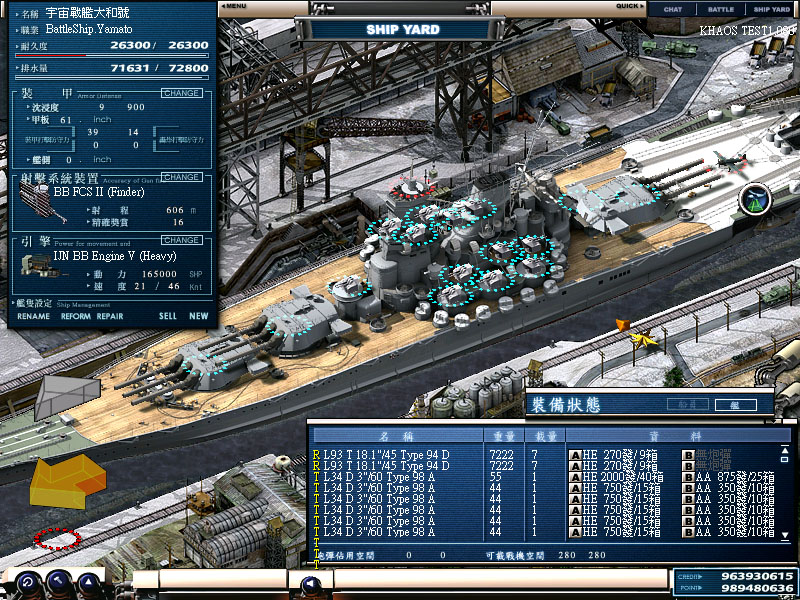800x600 pixels.
Task: Click CHANGE for the armor section
Action: tap(181, 93)
